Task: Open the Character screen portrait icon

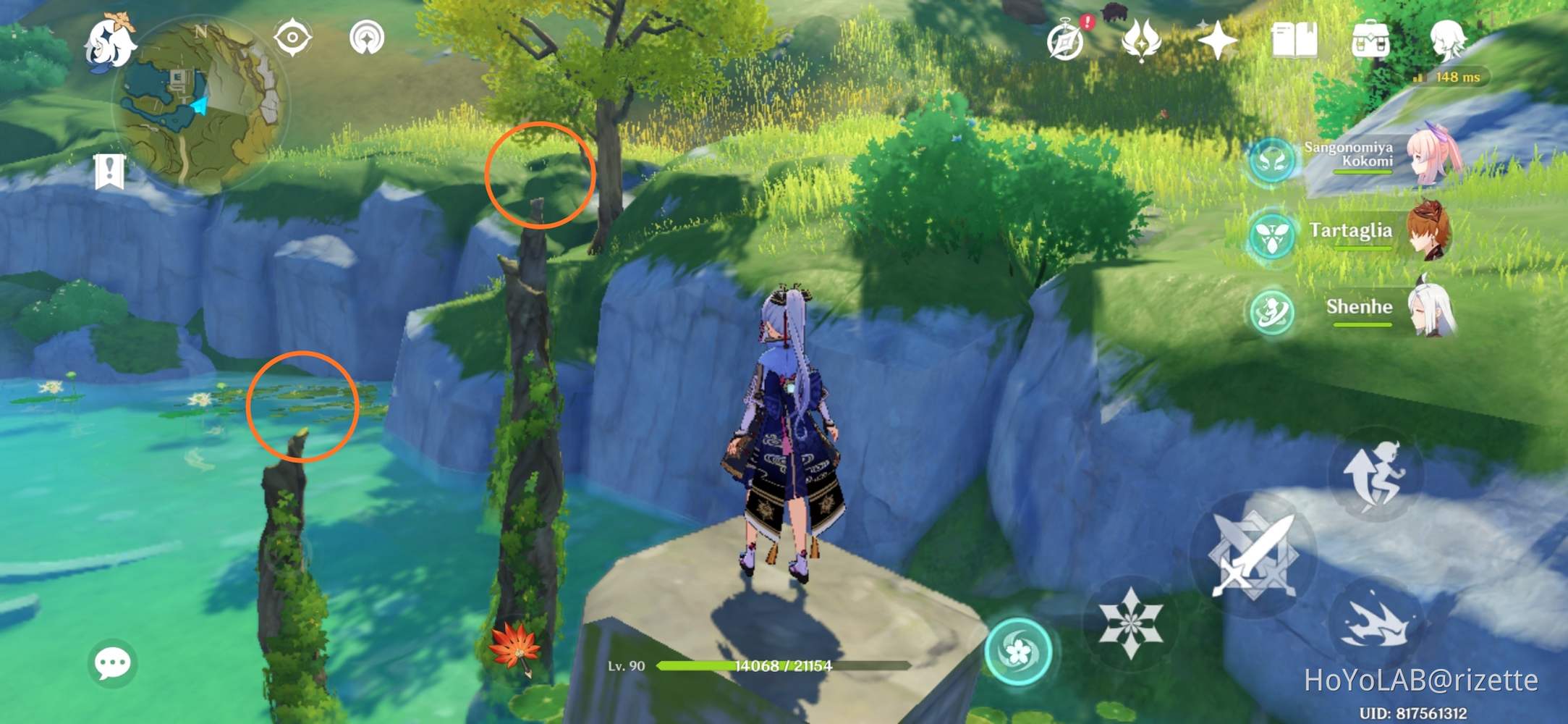Action: 1449,41
